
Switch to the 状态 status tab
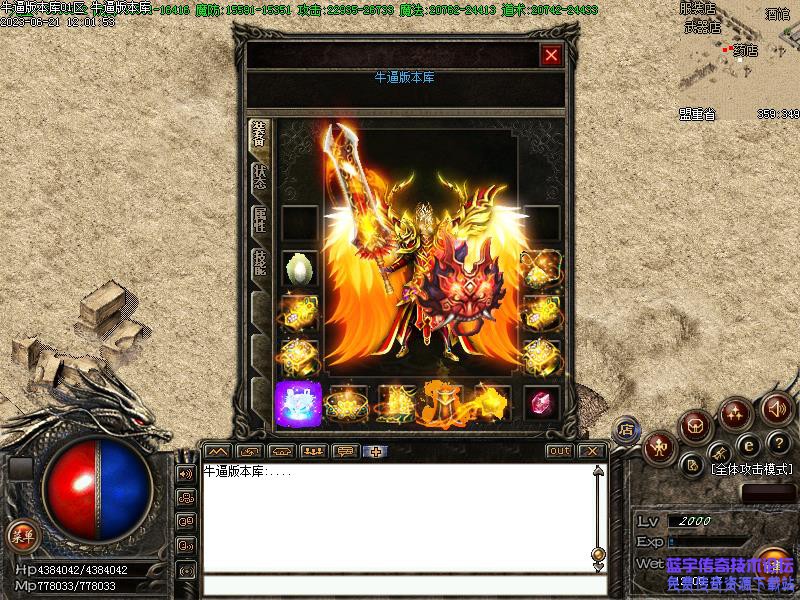(260, 177)
